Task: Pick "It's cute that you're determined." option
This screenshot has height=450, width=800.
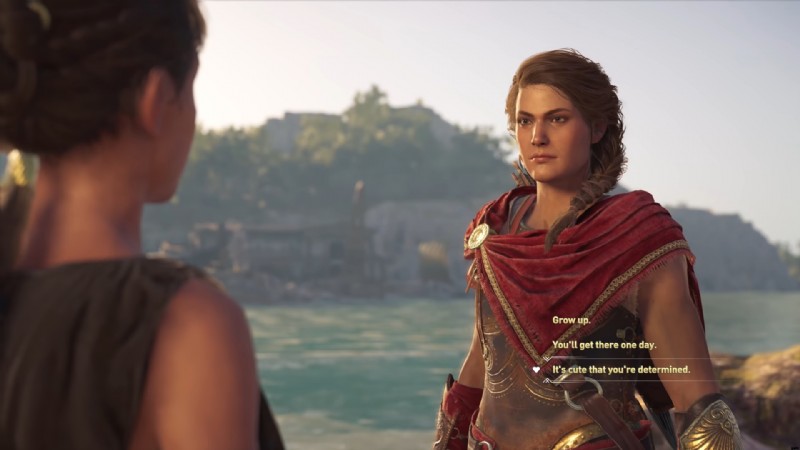Action: pos(621,370)
